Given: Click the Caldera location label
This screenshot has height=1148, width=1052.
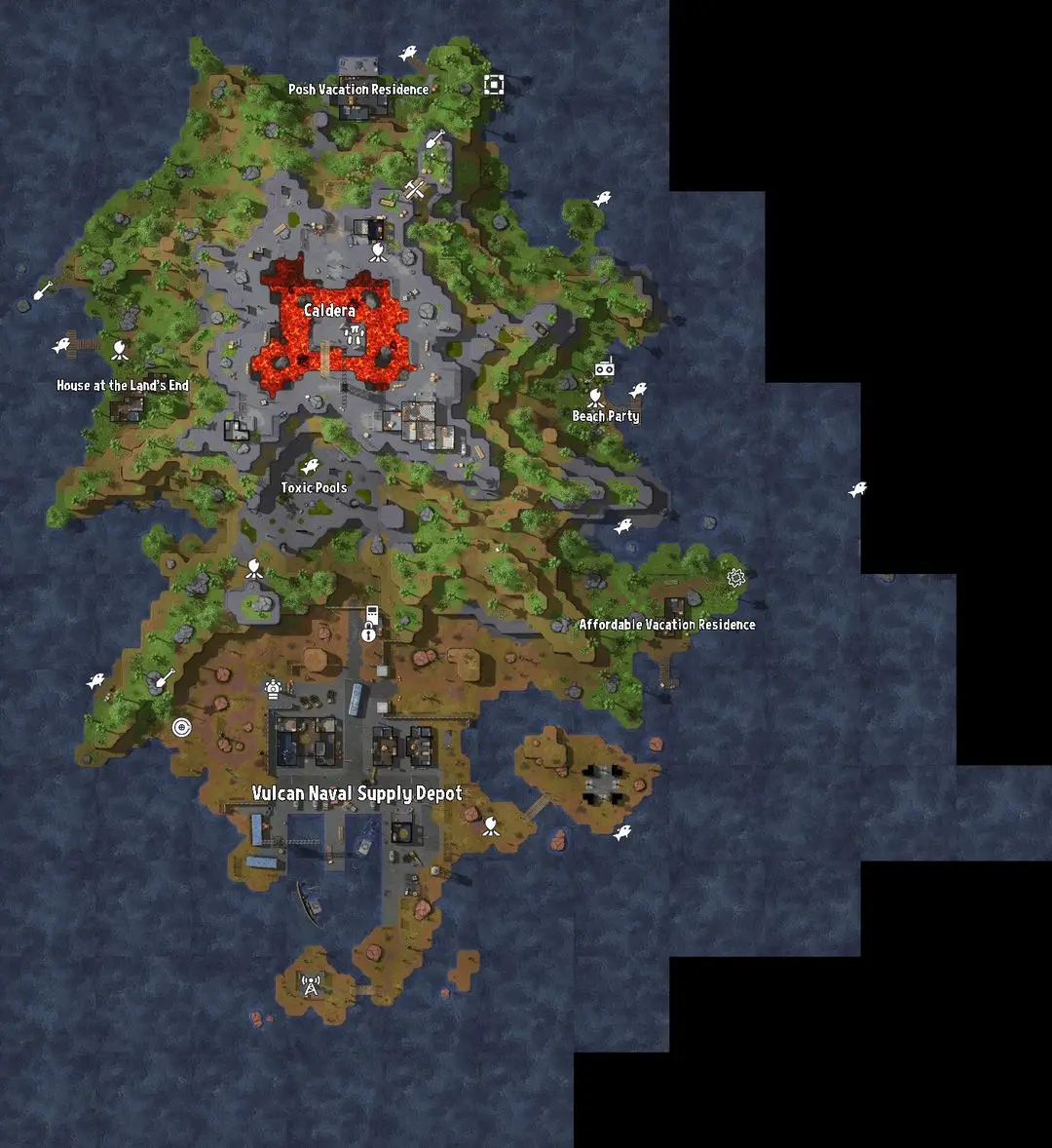Looking at the screenshot, I should click(329, 311).
